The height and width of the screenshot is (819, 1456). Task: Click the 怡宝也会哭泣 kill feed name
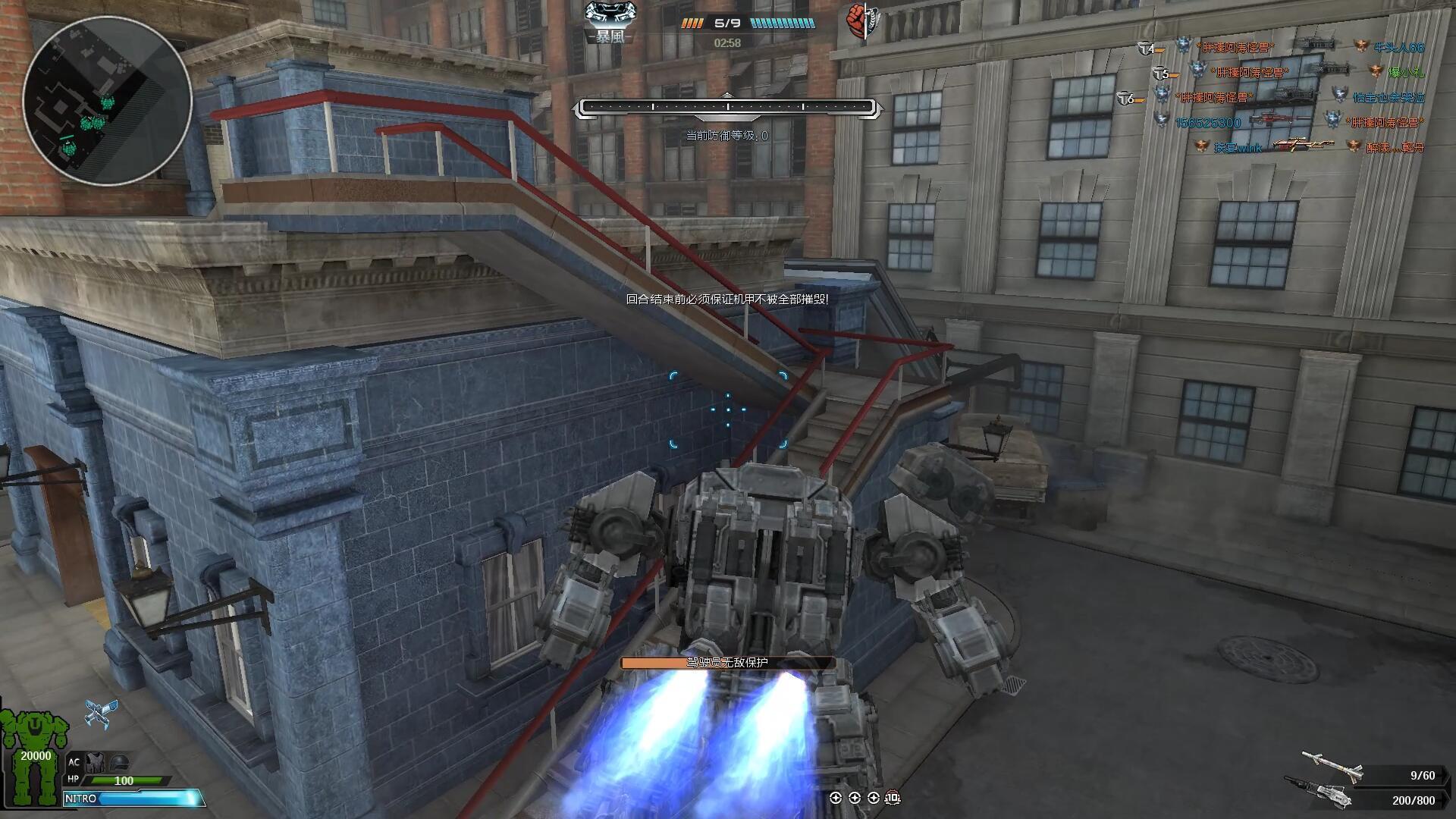pyautogui.click(x=1389, y=98)
